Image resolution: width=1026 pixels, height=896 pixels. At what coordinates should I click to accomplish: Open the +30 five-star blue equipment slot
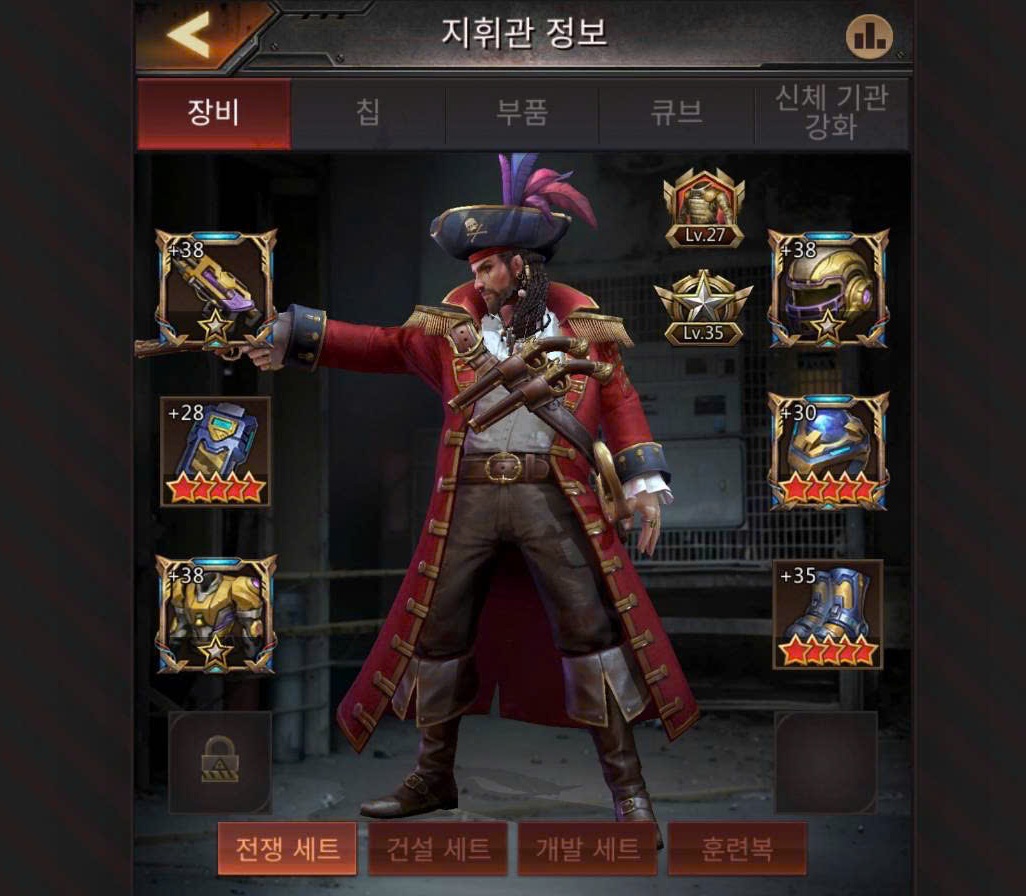[828, 452]
